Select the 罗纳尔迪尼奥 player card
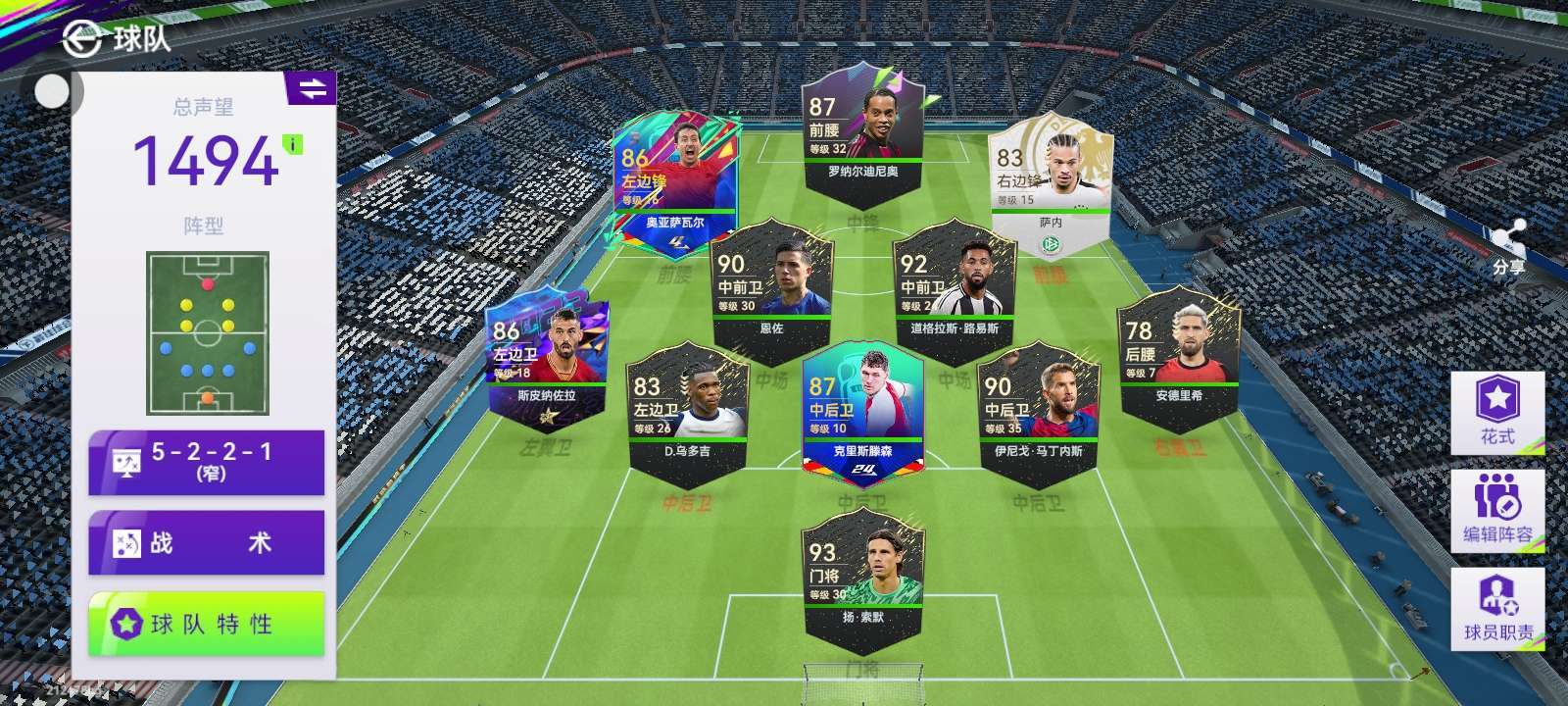 pyautogui.click(x=862, y=127)
